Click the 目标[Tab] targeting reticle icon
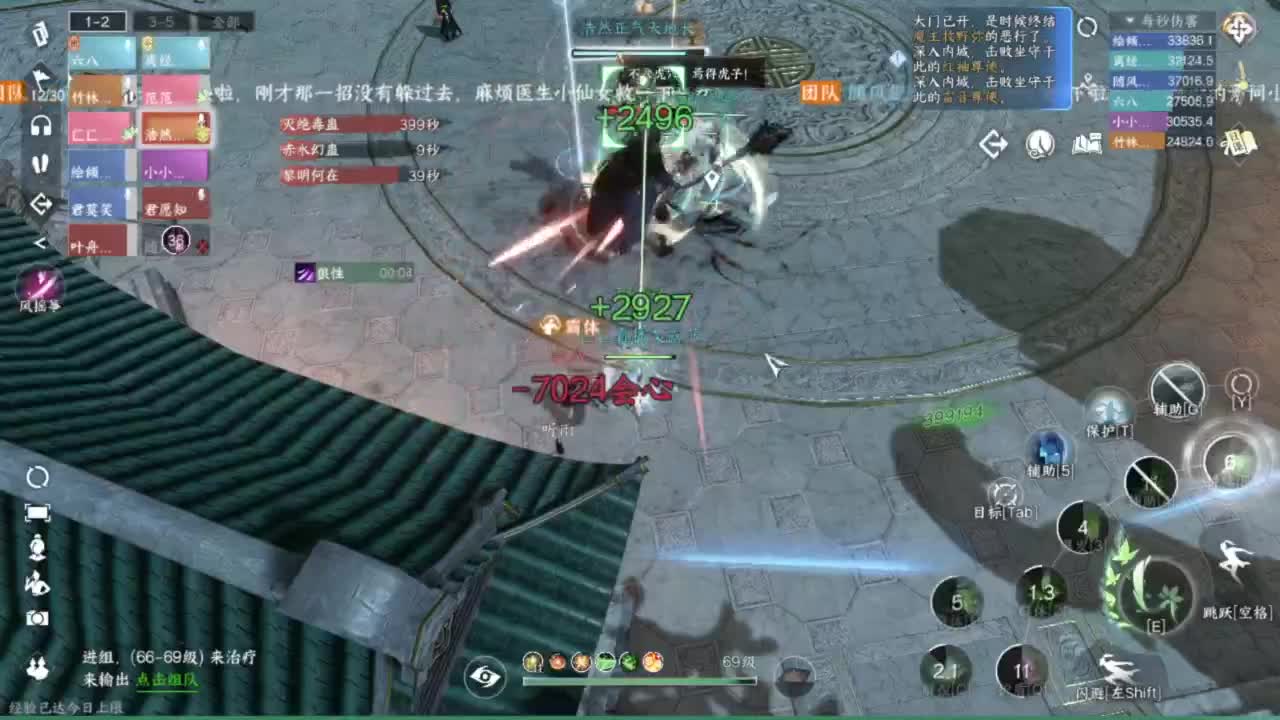1280x720 pixels. pos(1006,494)
